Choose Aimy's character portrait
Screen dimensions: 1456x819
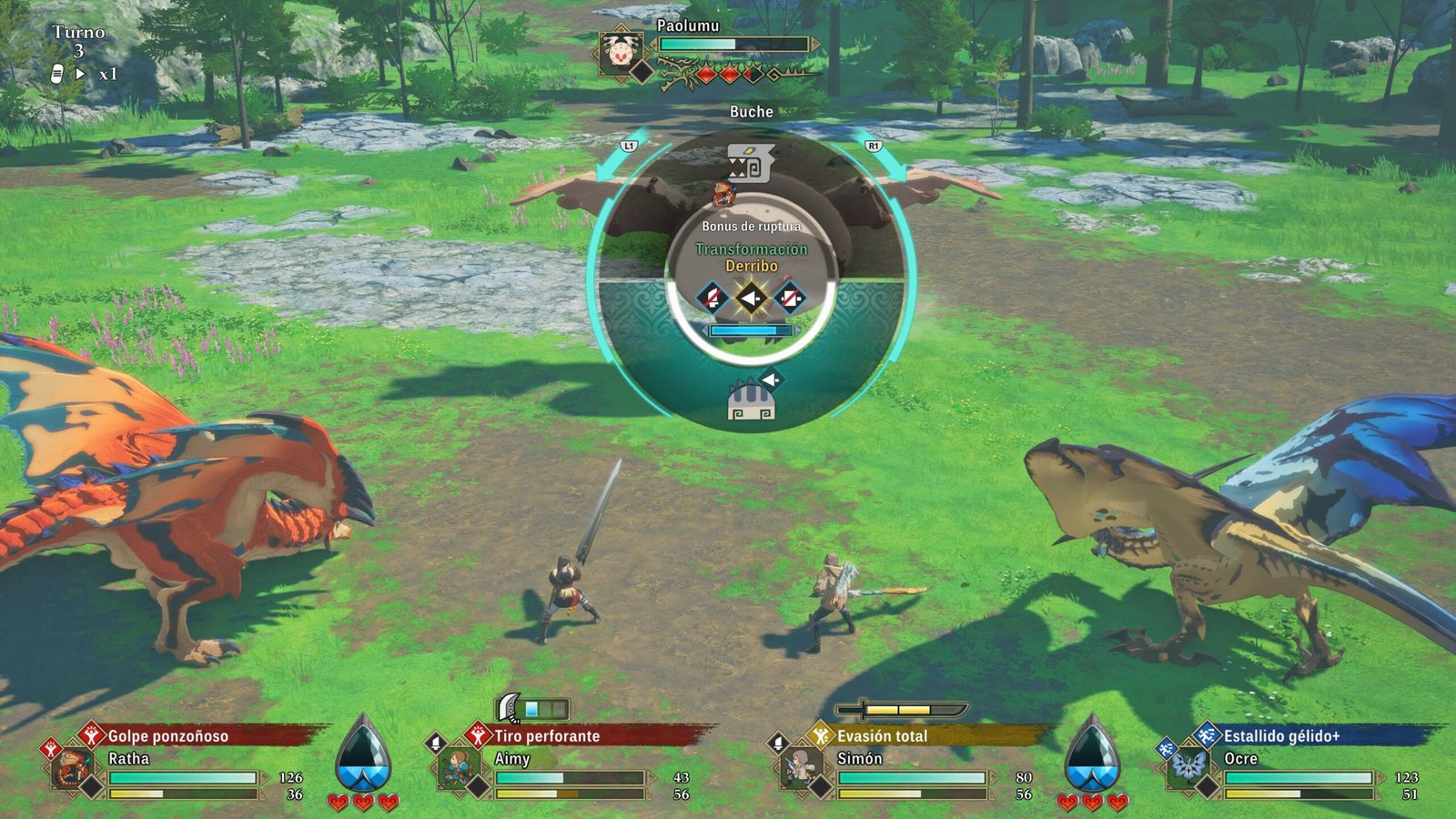458,769
